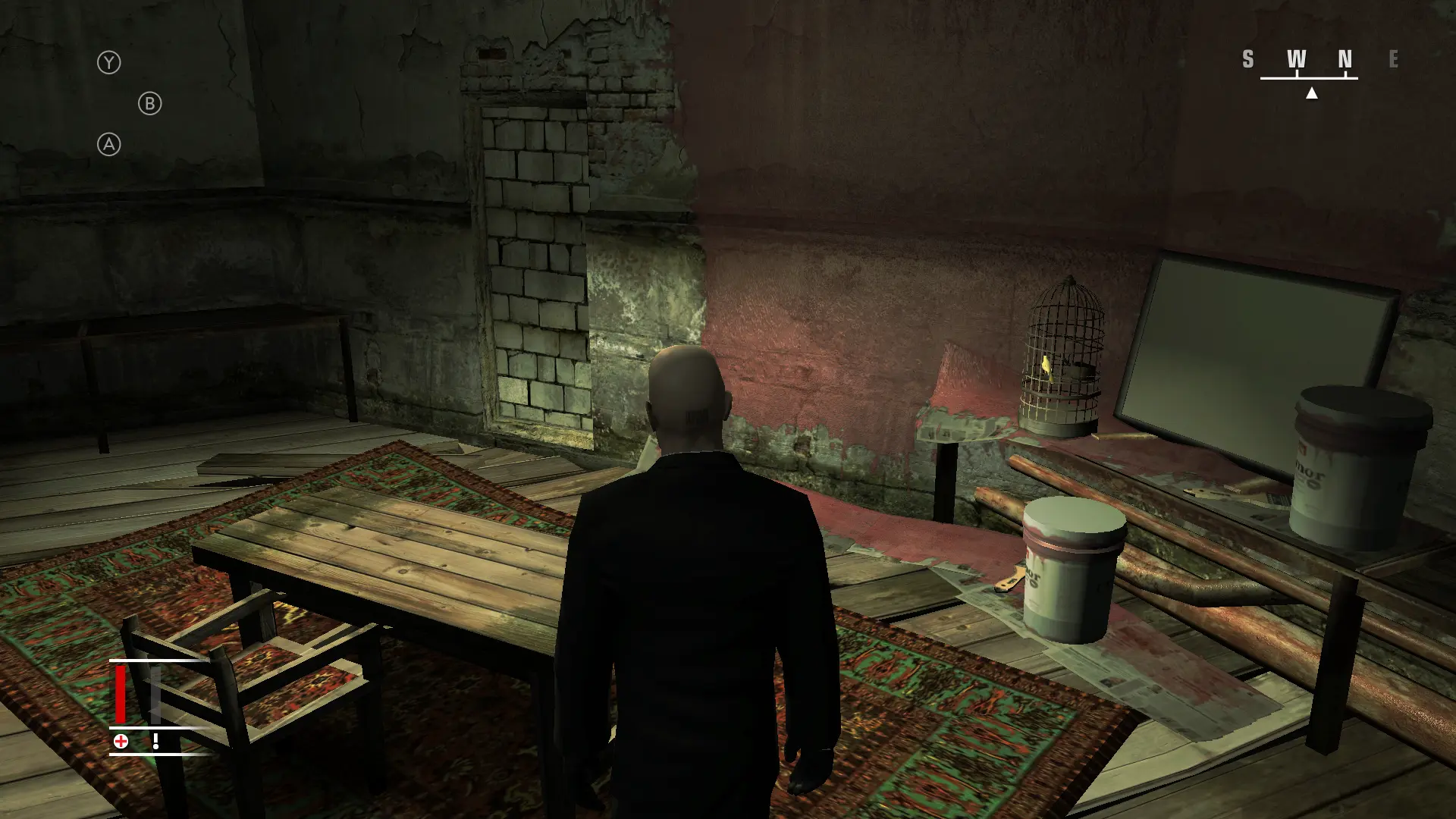Click the E letter on the compass
Screen dimensions: 1456x819
pyautogui.click(x=1393, y=59)
